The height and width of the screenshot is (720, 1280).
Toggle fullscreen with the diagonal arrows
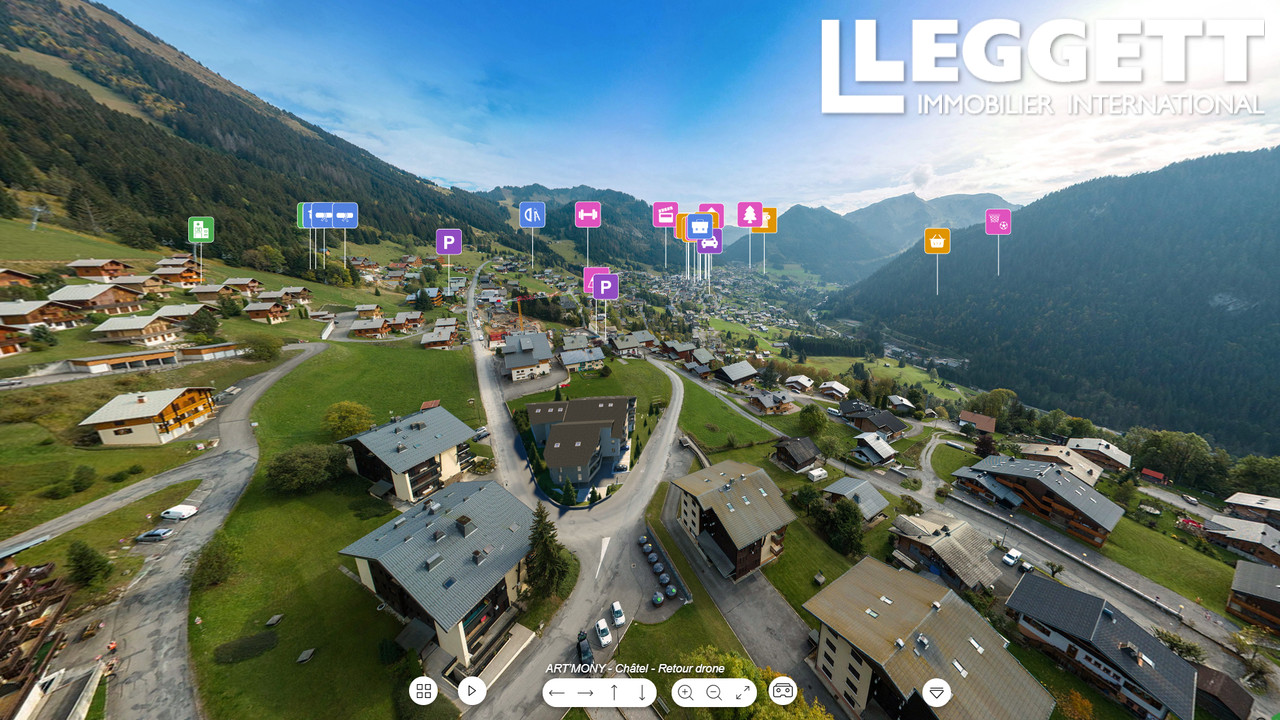coord(743,692)
